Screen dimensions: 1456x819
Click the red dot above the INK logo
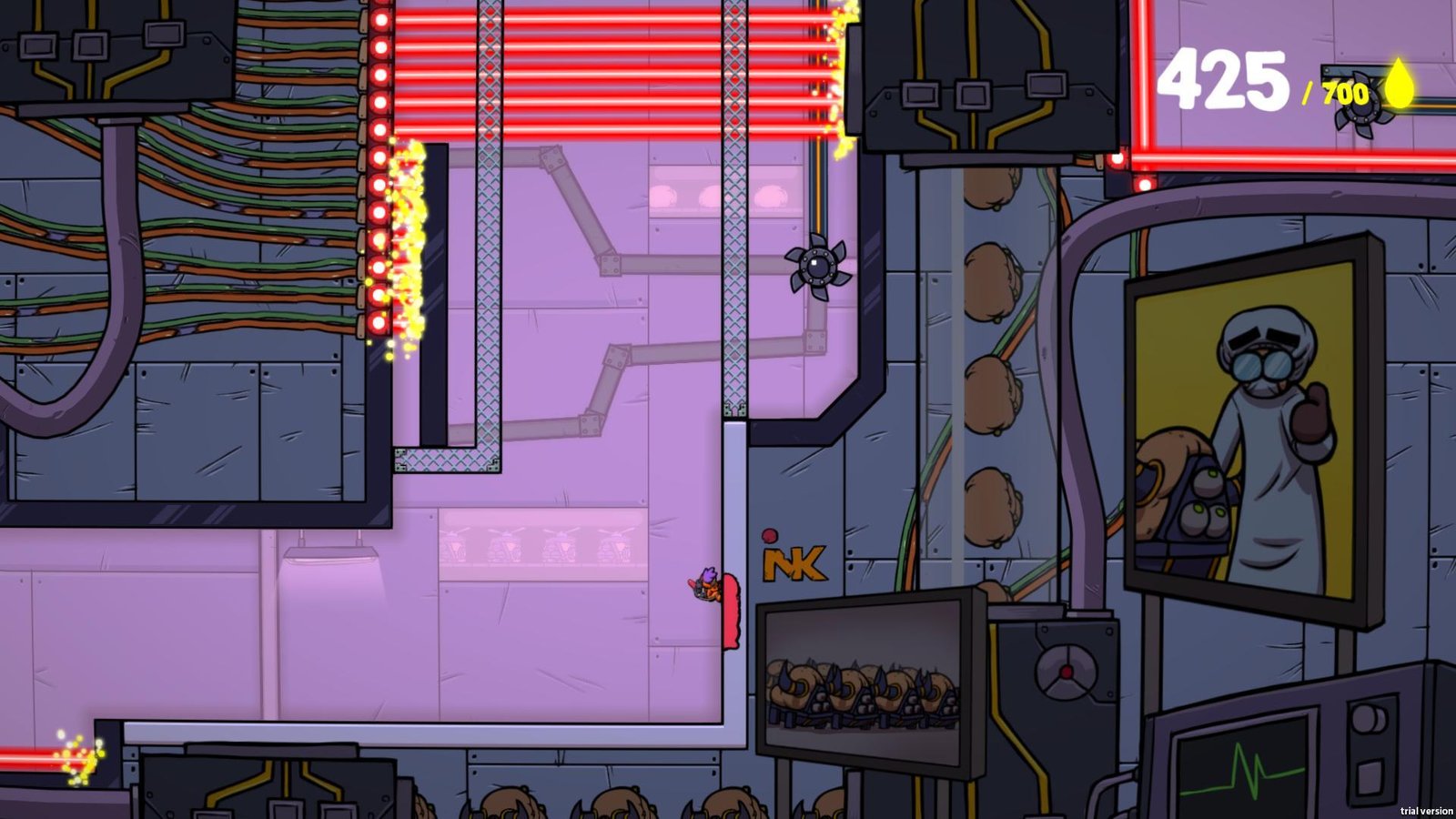769,536
